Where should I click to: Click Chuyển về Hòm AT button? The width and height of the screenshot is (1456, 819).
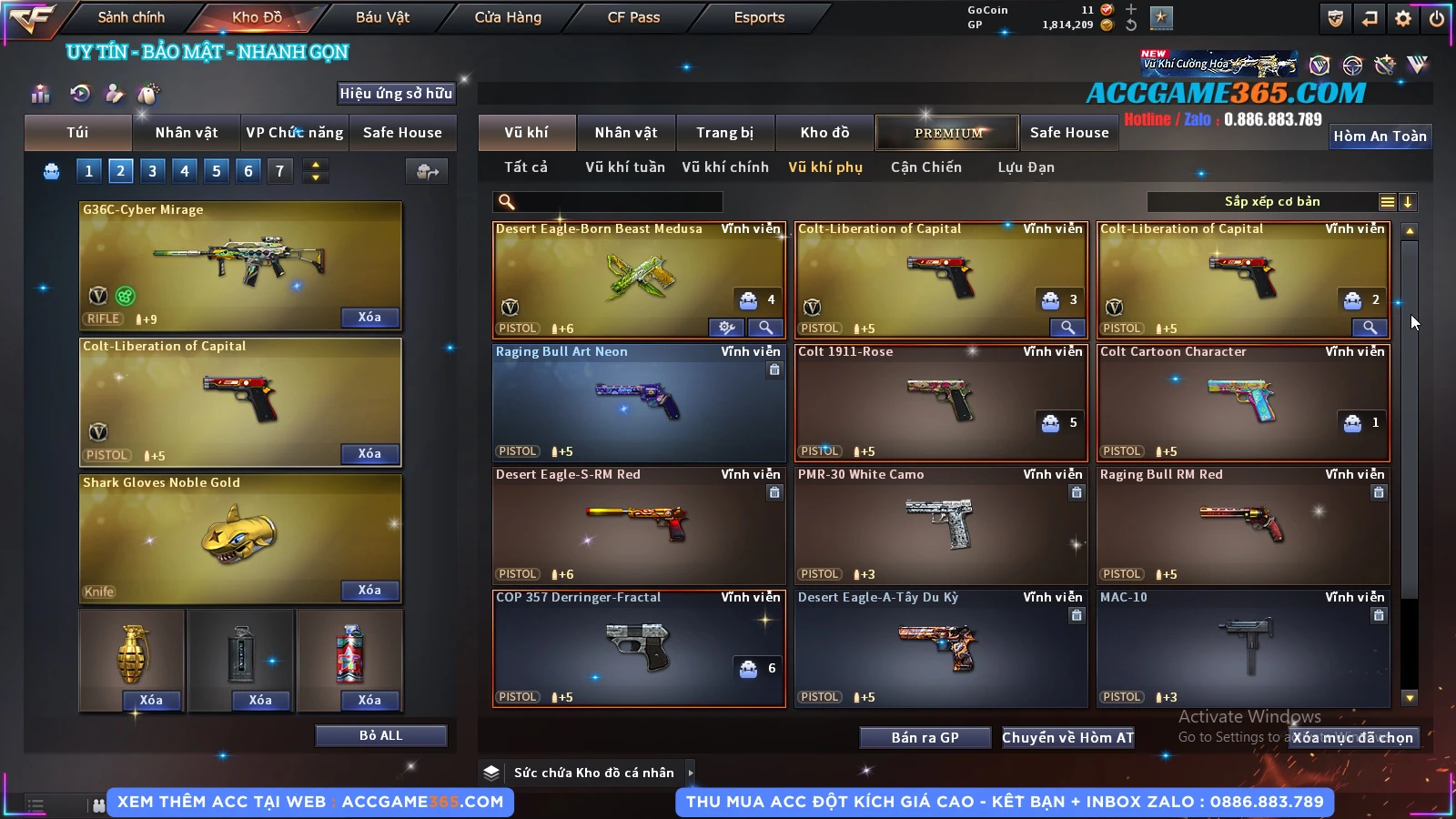[x=1067, y=737]
